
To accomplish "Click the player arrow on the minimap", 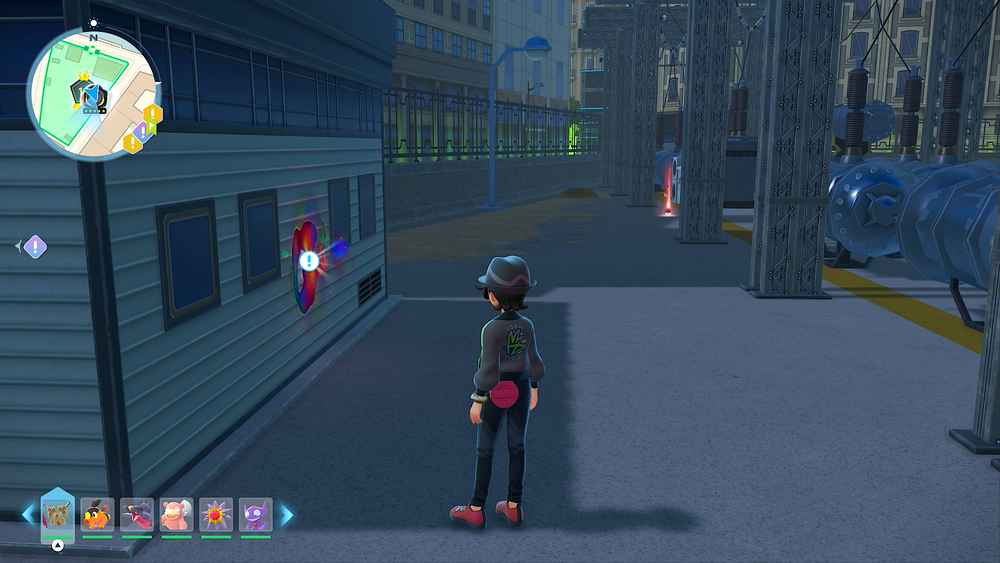I will [93, 95].
